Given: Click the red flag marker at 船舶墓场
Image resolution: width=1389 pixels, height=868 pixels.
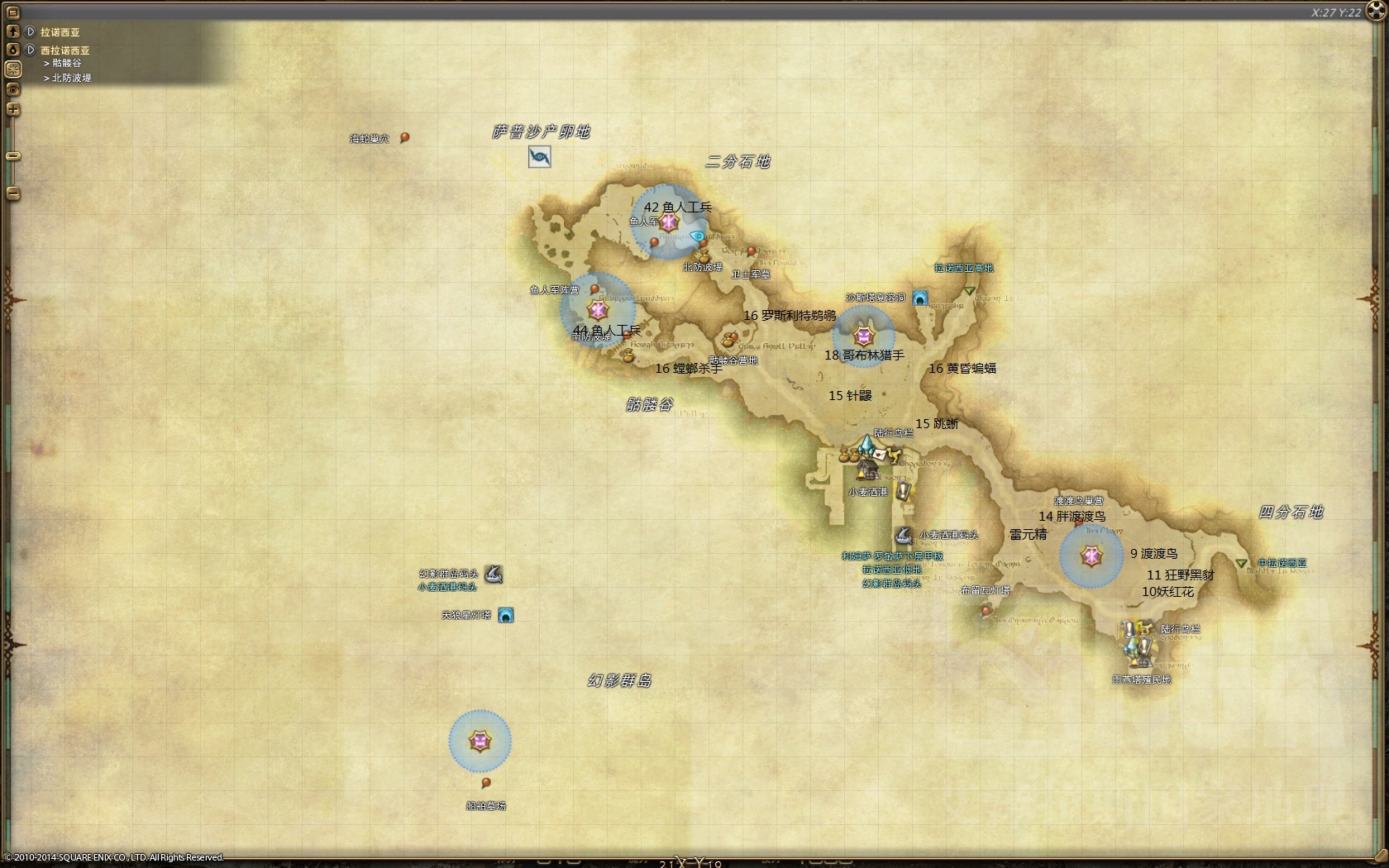Looking at the screenshot, I should 484,780.
